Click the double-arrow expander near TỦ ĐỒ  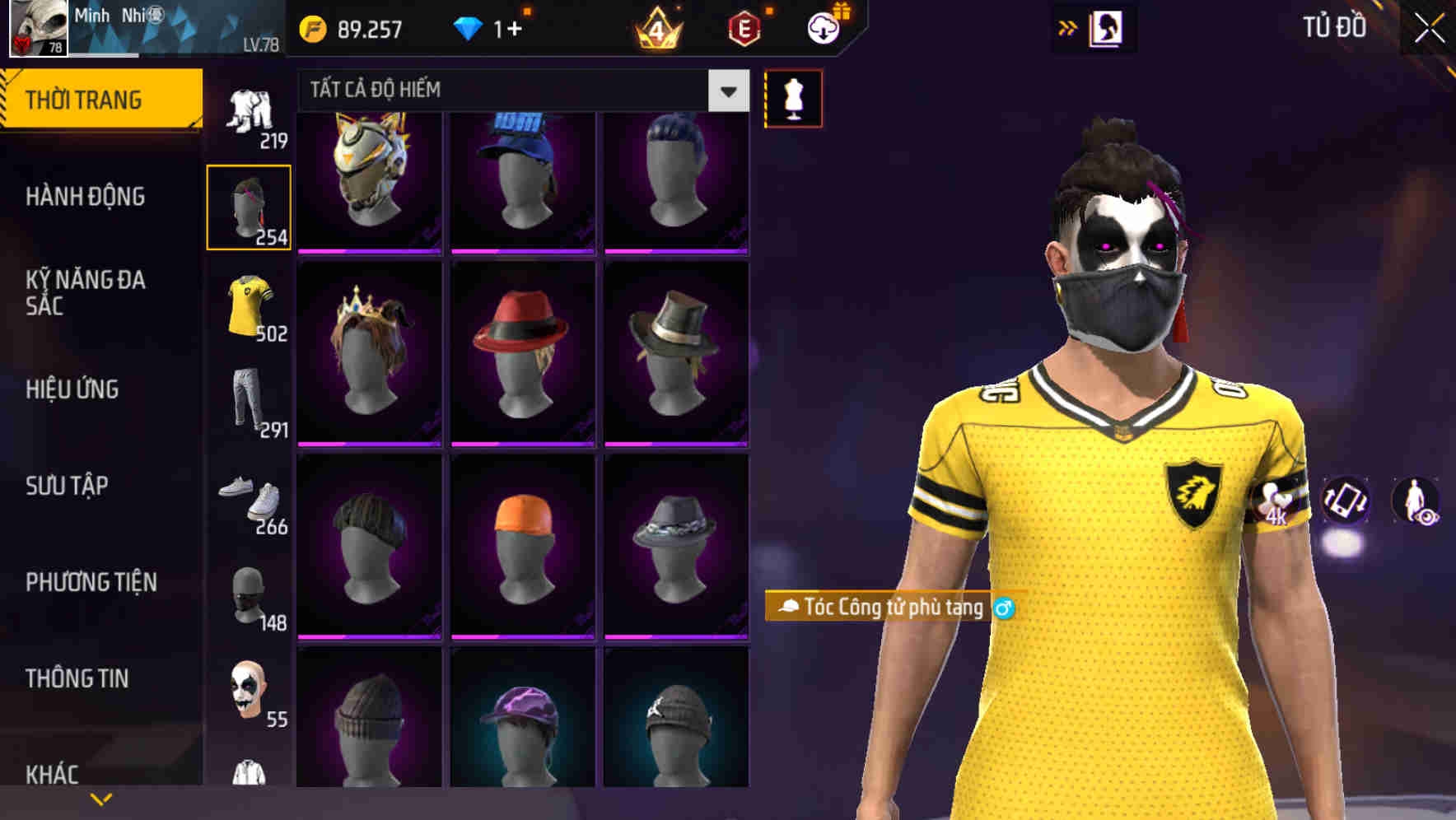1067,27
